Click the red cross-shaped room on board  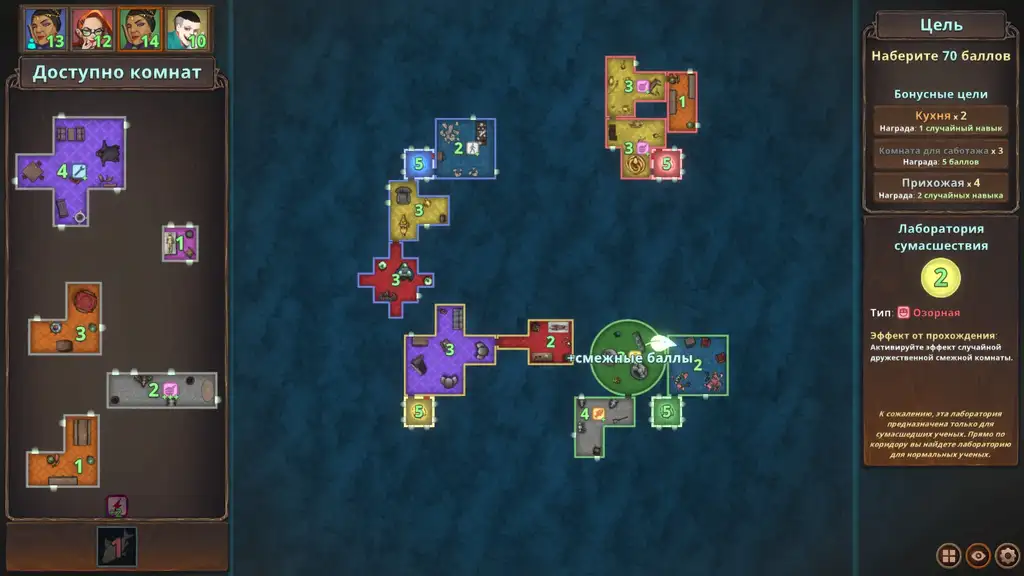point(395,280)
